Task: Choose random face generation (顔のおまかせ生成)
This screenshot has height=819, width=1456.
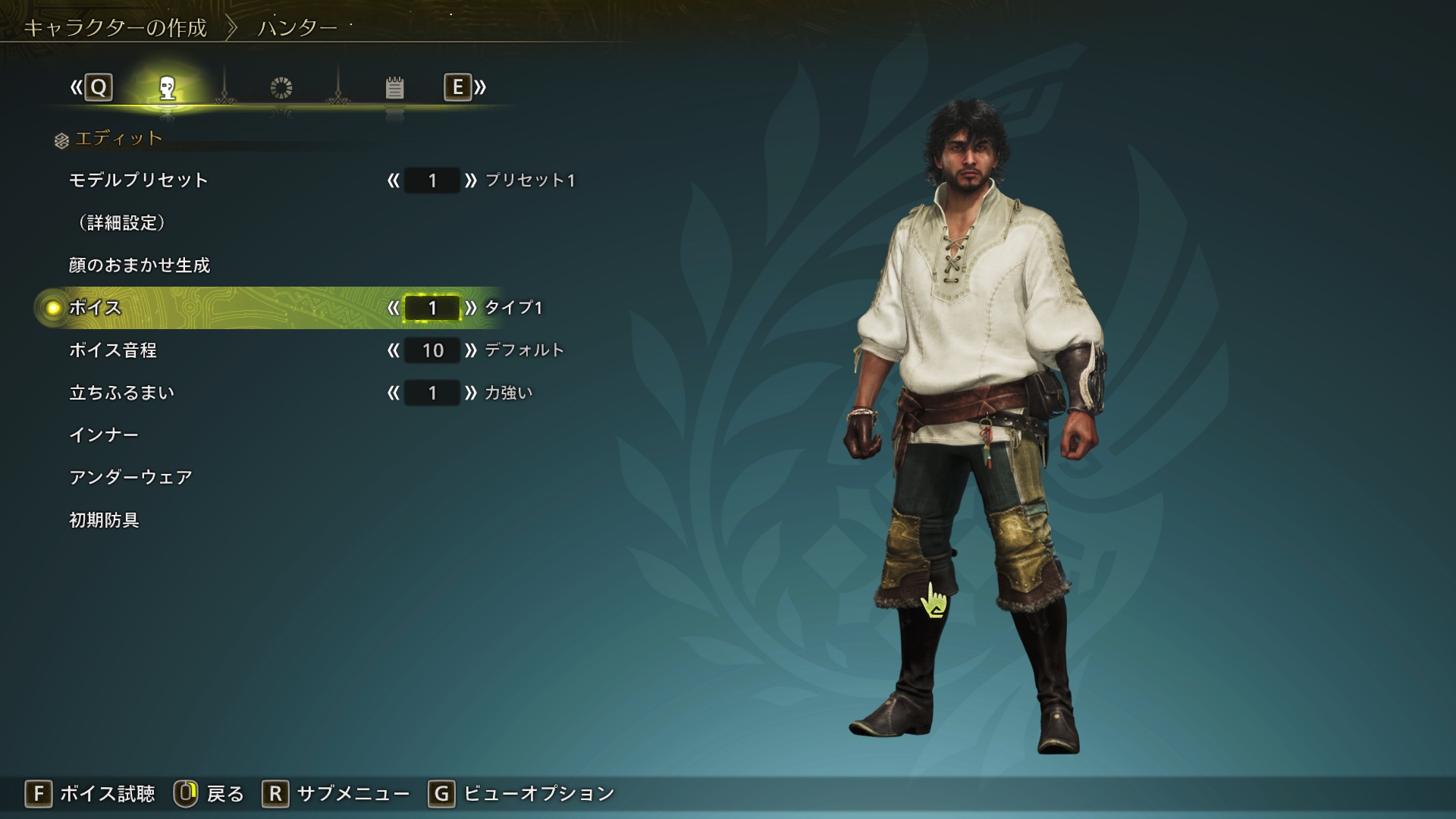Action: pos(140,265)
